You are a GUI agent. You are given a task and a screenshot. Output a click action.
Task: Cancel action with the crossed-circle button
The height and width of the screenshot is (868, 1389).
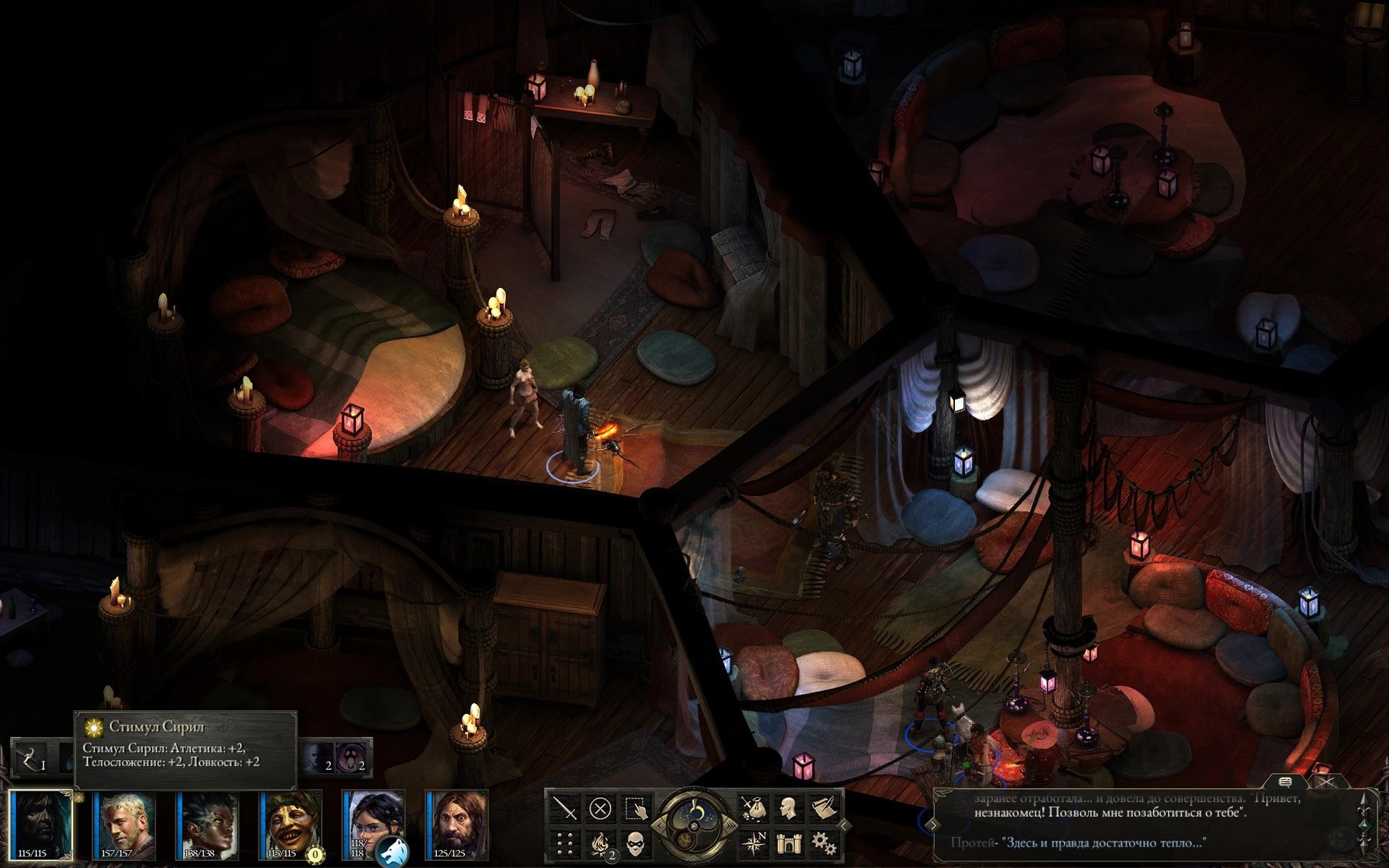(600, 809)
